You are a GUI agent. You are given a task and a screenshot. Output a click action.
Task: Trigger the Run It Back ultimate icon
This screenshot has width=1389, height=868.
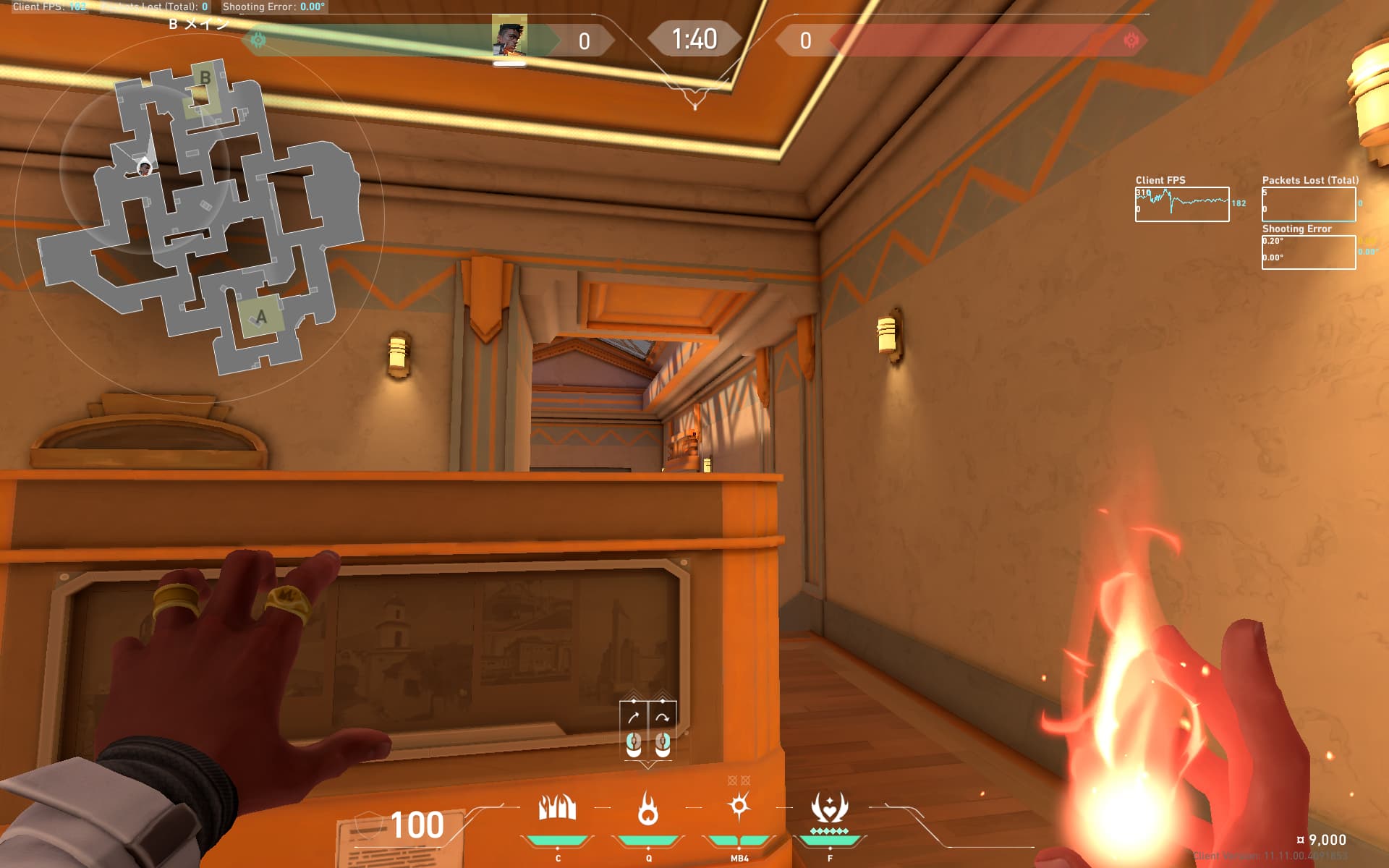pyautogui.click(x=829, y=808)
